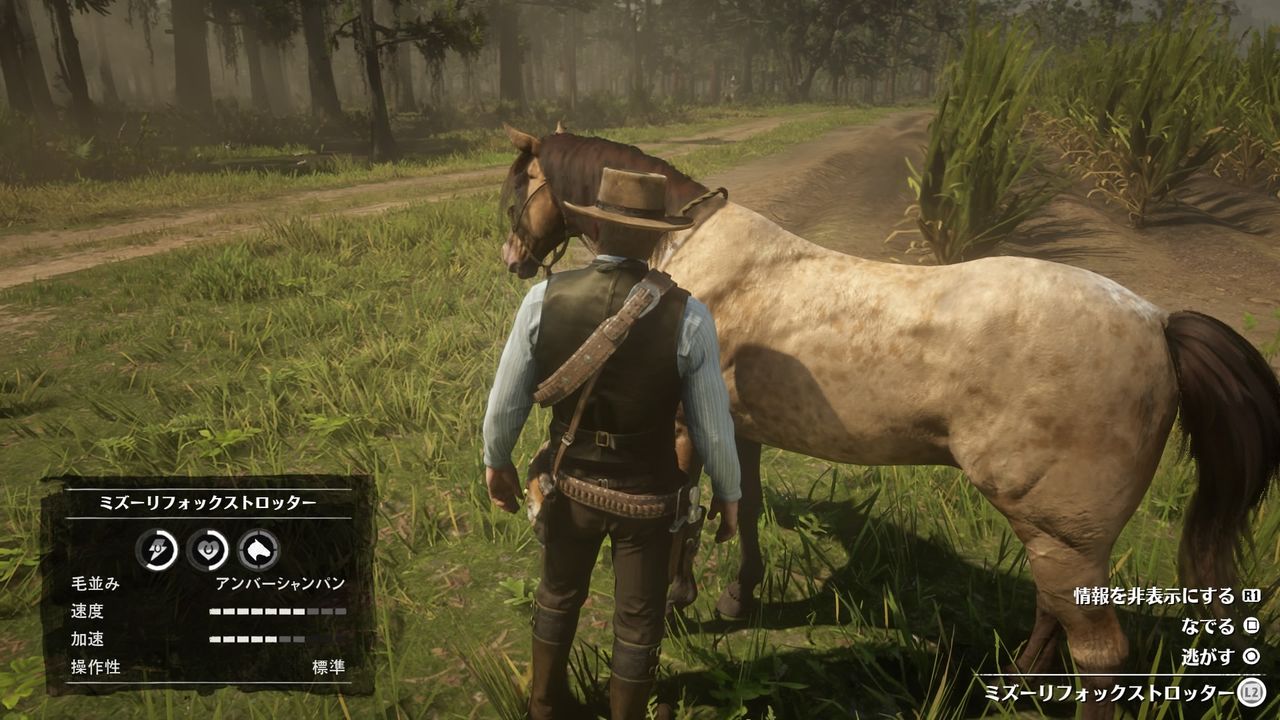The width and height of the screenshot is (1280, 720).
Task: Click the horse head bonding icon
Action: [x=257, y=548]
